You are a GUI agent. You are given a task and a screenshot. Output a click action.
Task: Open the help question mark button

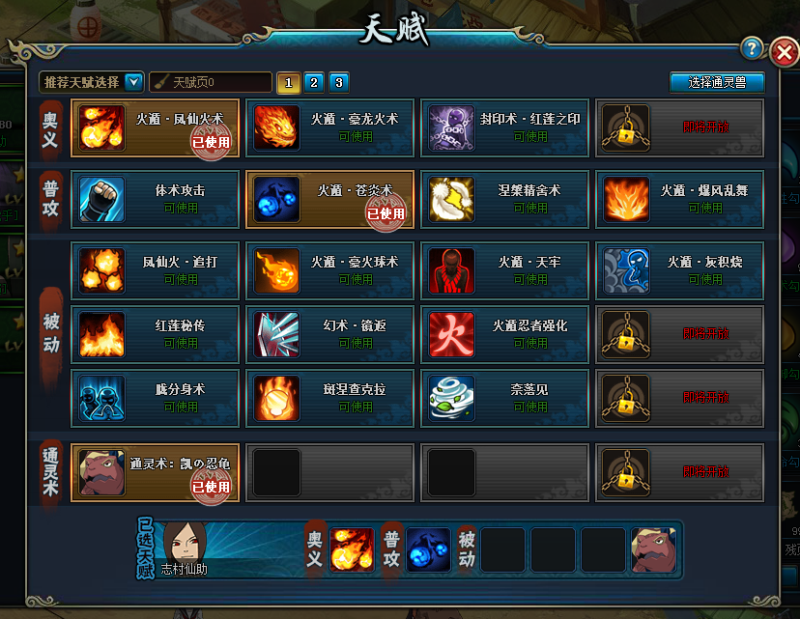click(753, 49)
